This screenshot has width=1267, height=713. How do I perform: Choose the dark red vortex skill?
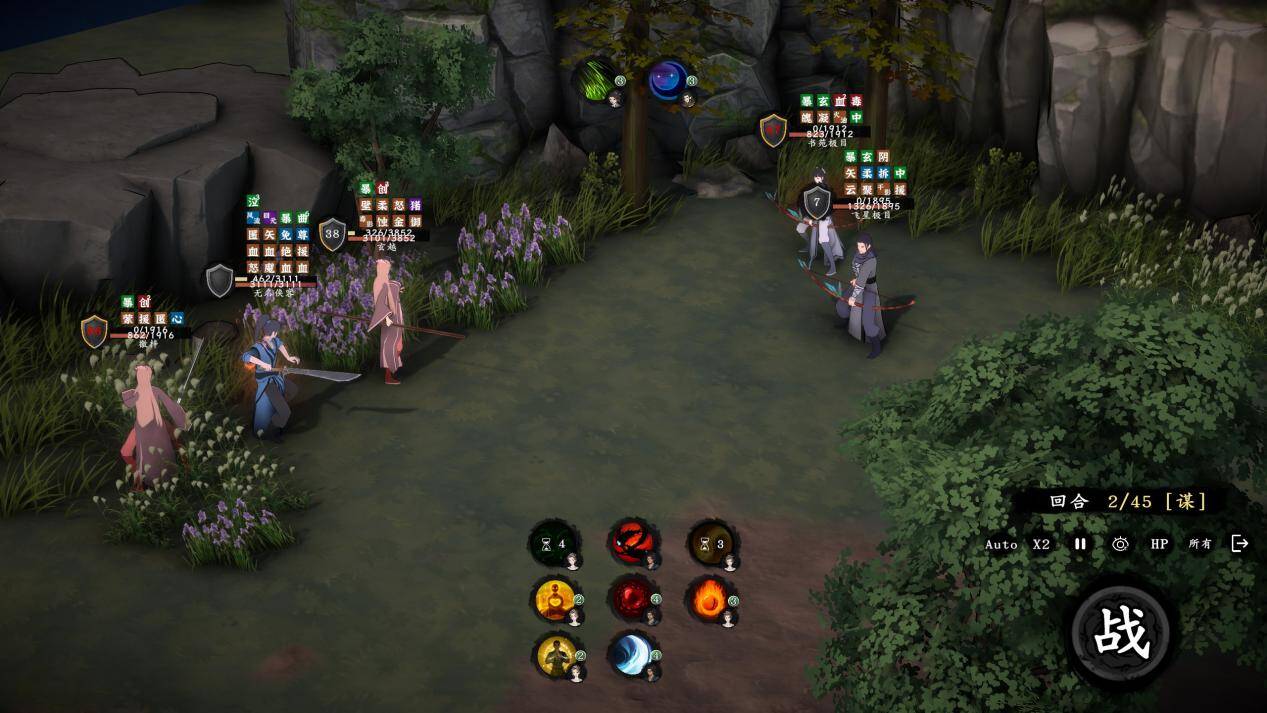click(632, 599)
